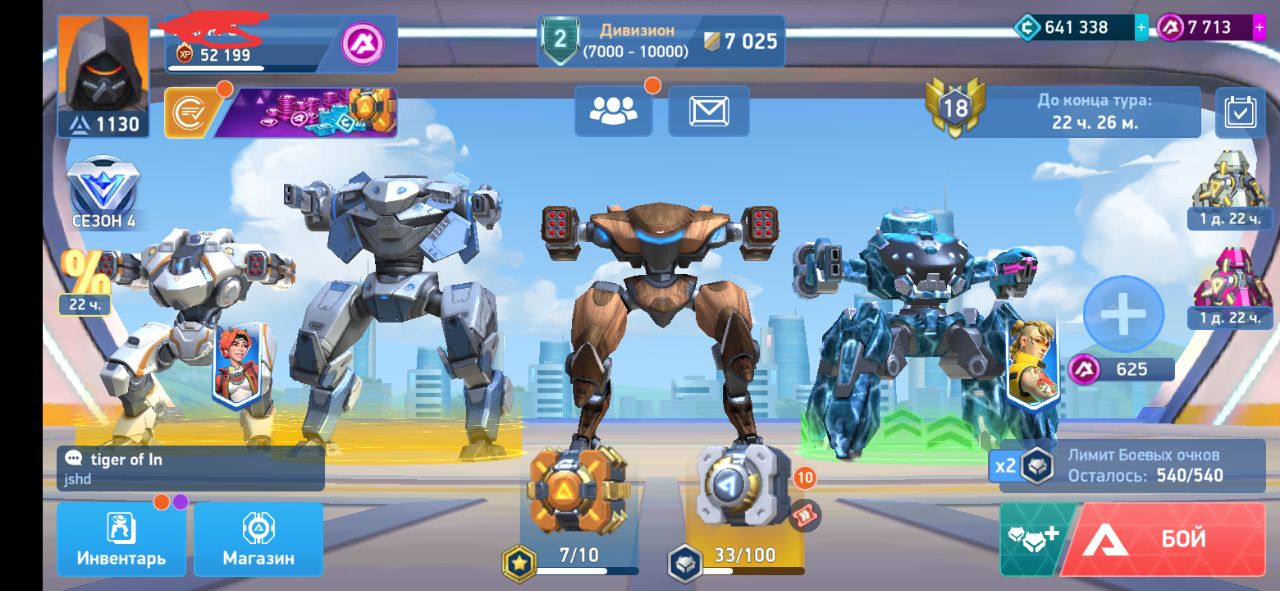Open the mail envelope inbox
This screenshot has height=591, width=1280.
point(708,111)
